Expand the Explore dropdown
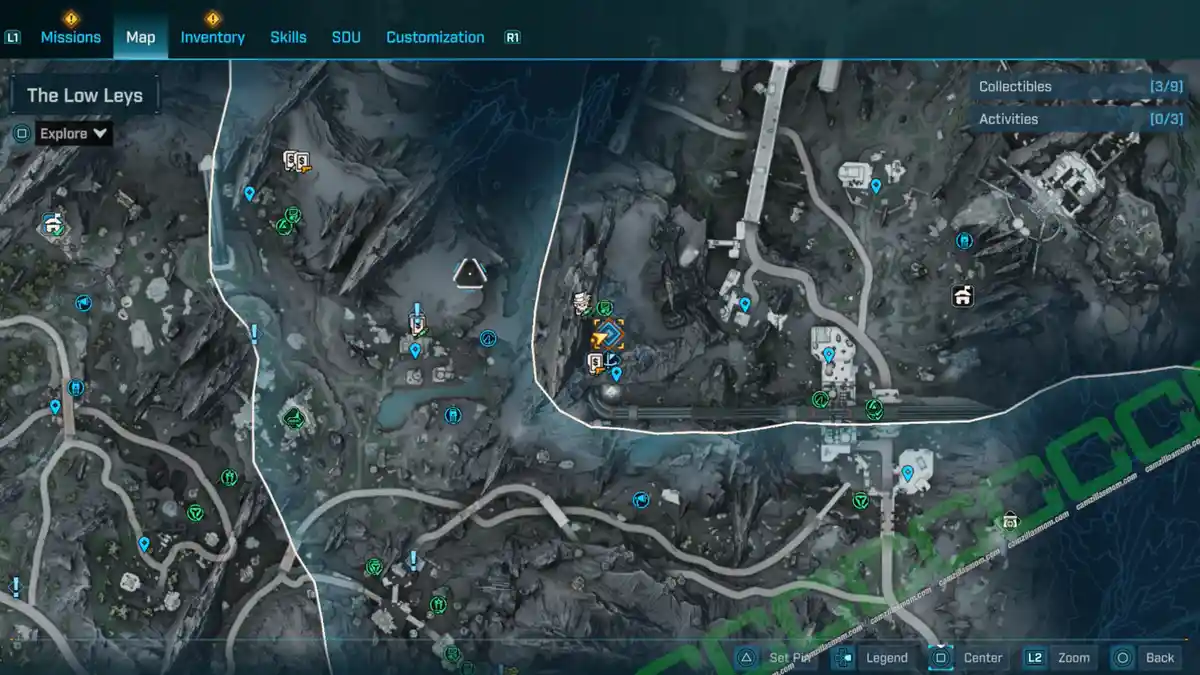 tap(75, 133)
